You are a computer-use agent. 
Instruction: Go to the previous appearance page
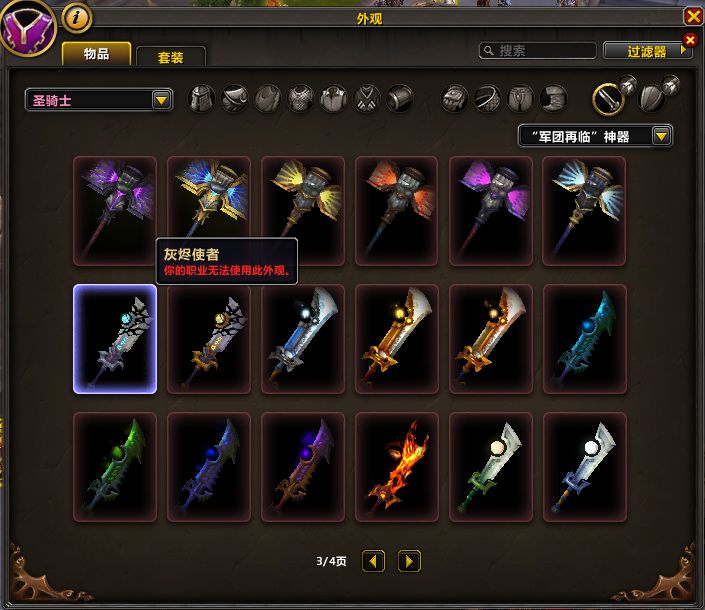click(x=373, y=561)
